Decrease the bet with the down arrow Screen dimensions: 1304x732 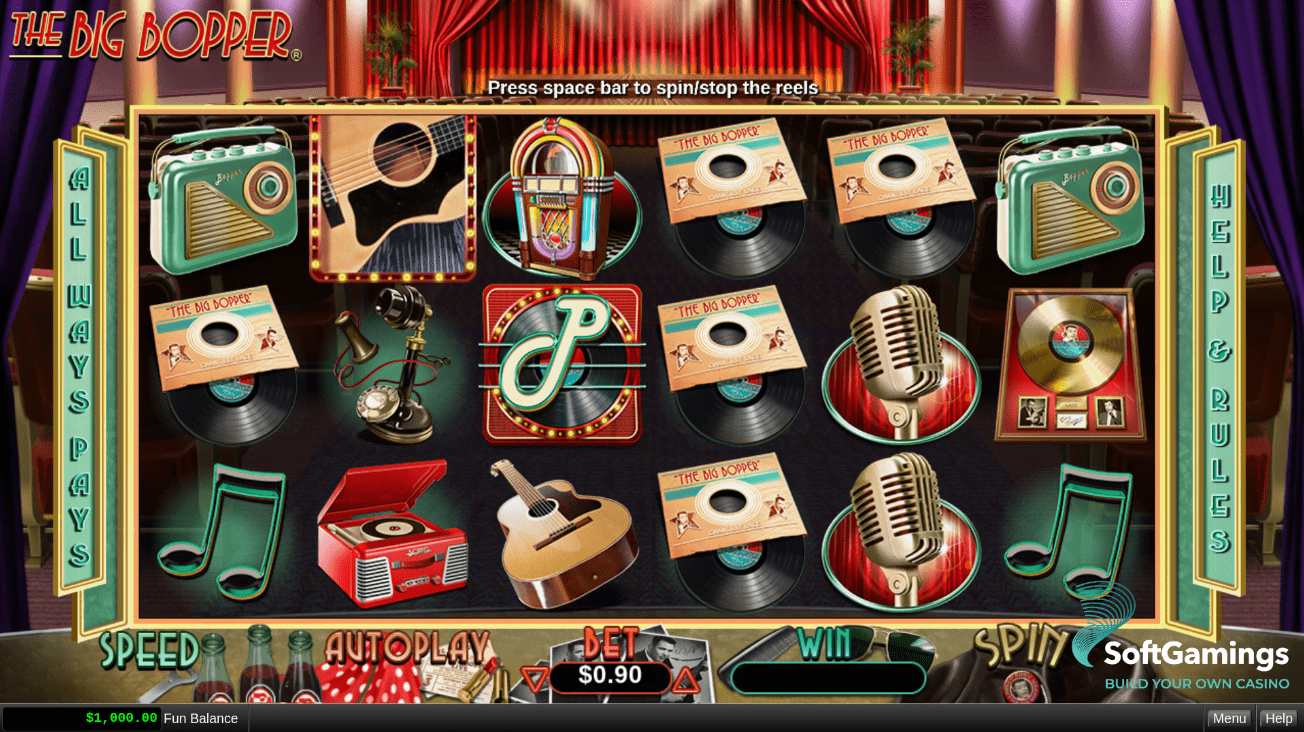[535, 680]
